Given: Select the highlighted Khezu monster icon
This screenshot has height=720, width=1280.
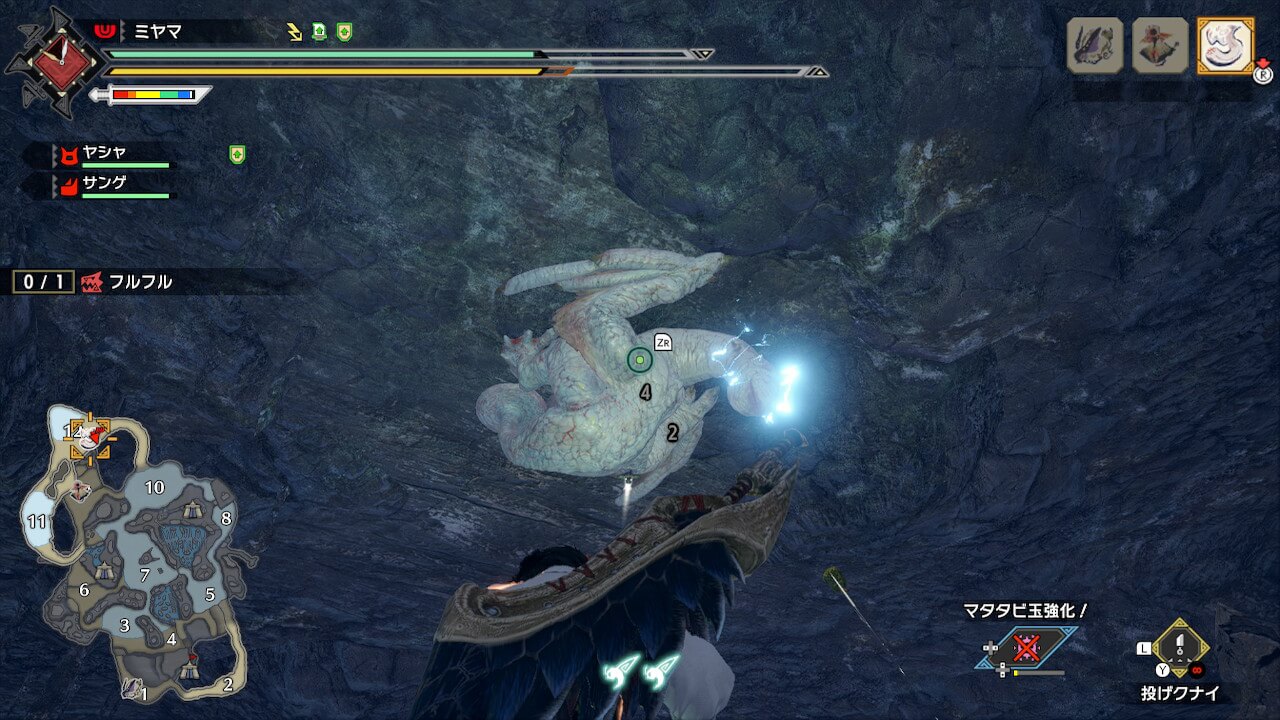Looking at the screenshot, I should tap(1225, 45).
